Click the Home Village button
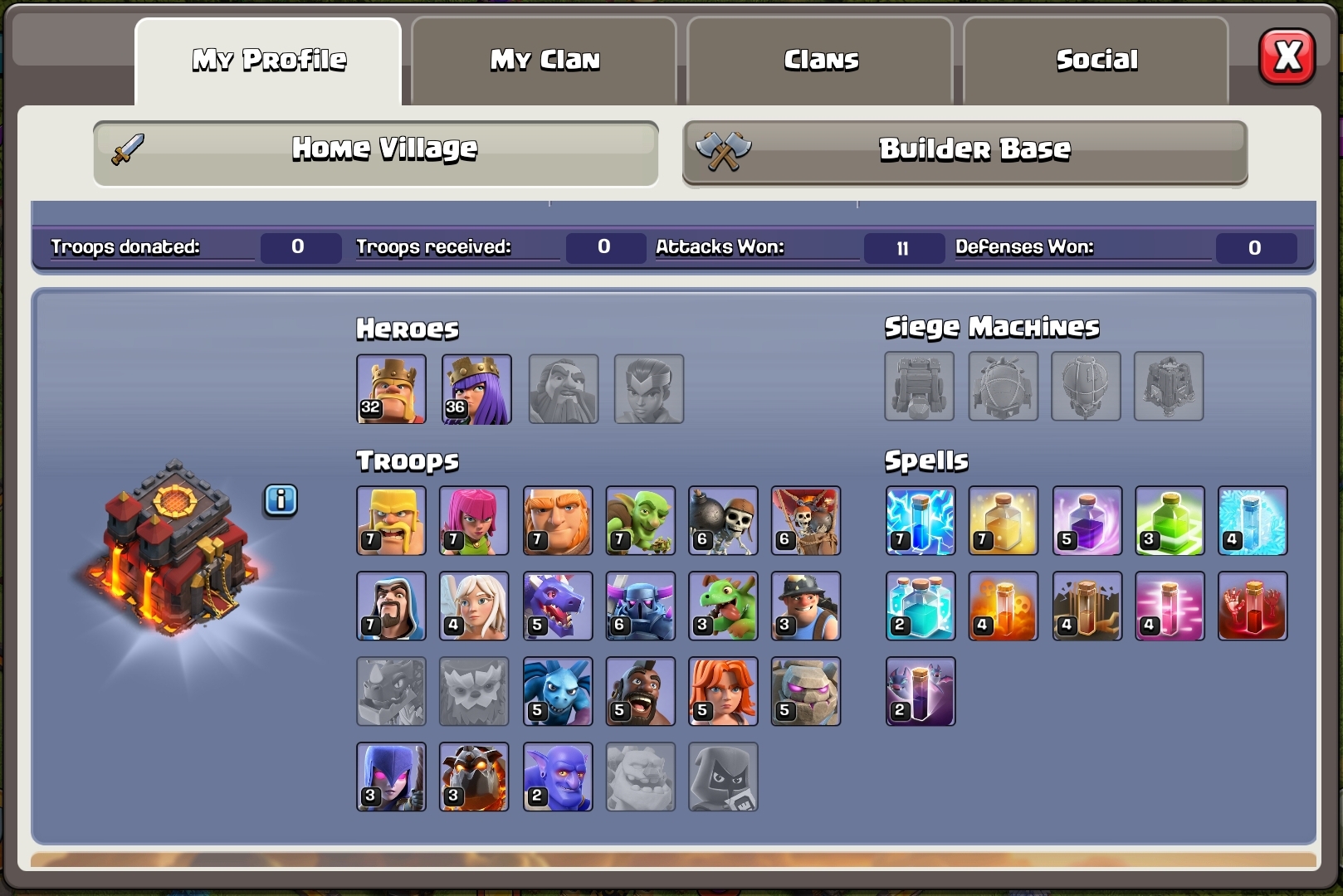Screen dimensions: 1343x896 point(375,149)
